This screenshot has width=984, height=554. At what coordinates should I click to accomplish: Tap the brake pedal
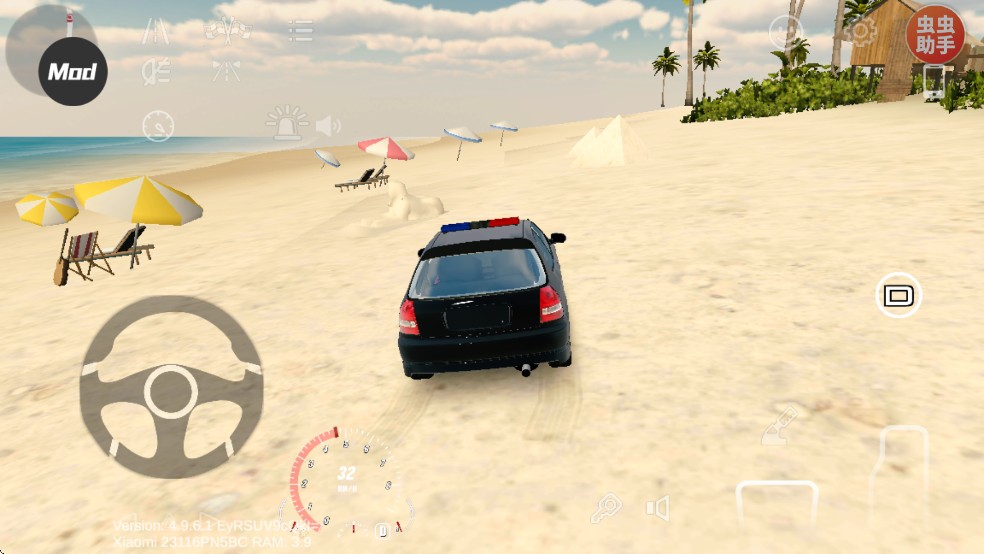[x=777, y=506]
